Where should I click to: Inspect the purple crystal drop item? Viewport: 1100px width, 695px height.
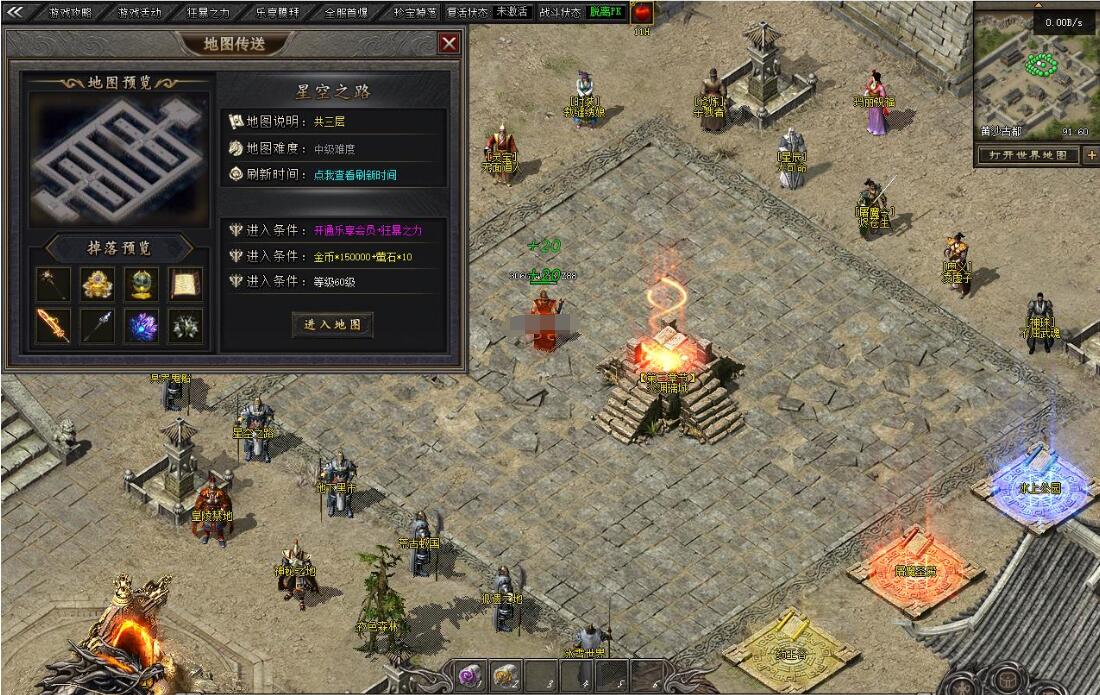(141, 325)
